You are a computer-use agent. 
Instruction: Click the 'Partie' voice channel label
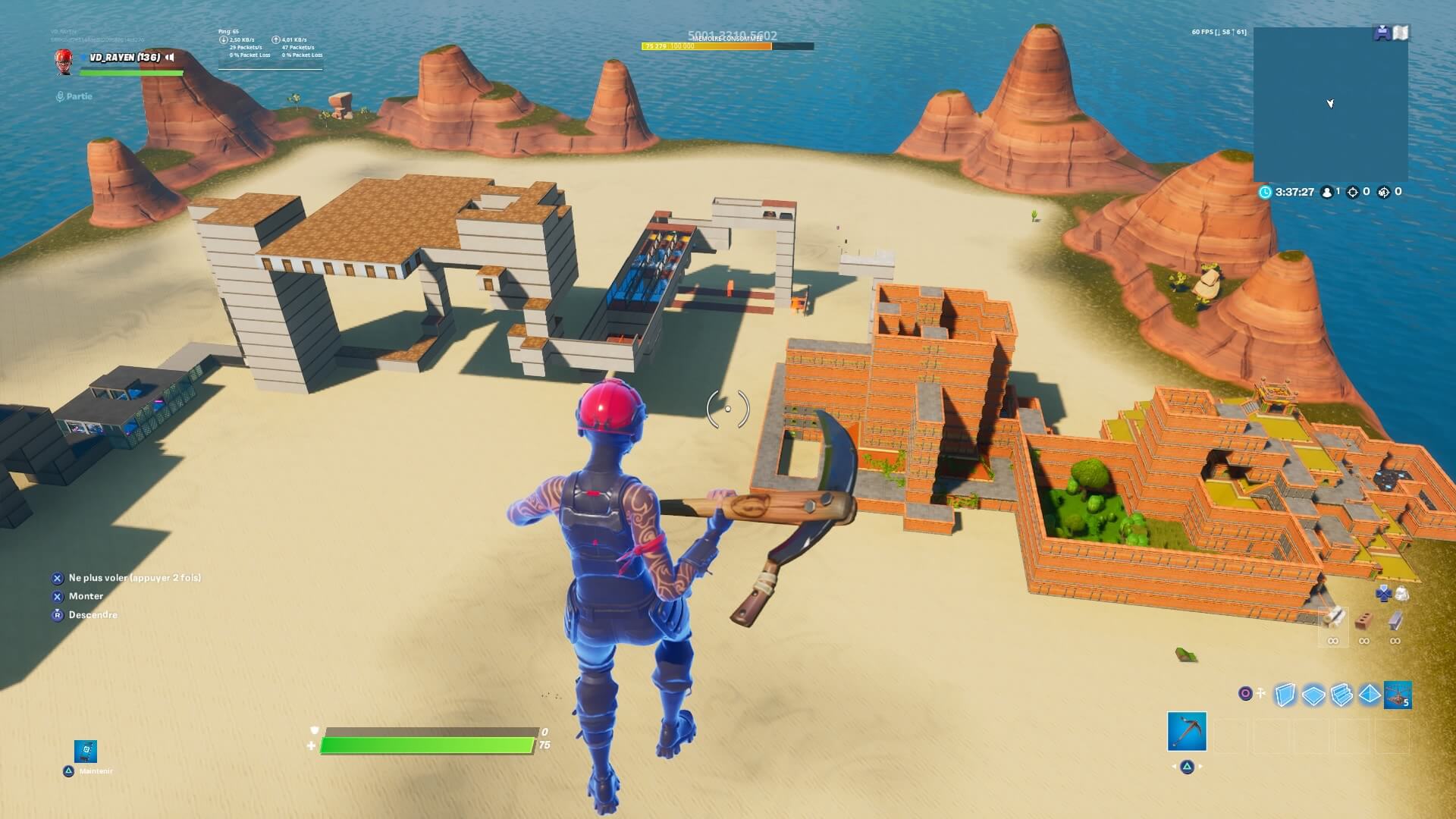tap(76, 96)
